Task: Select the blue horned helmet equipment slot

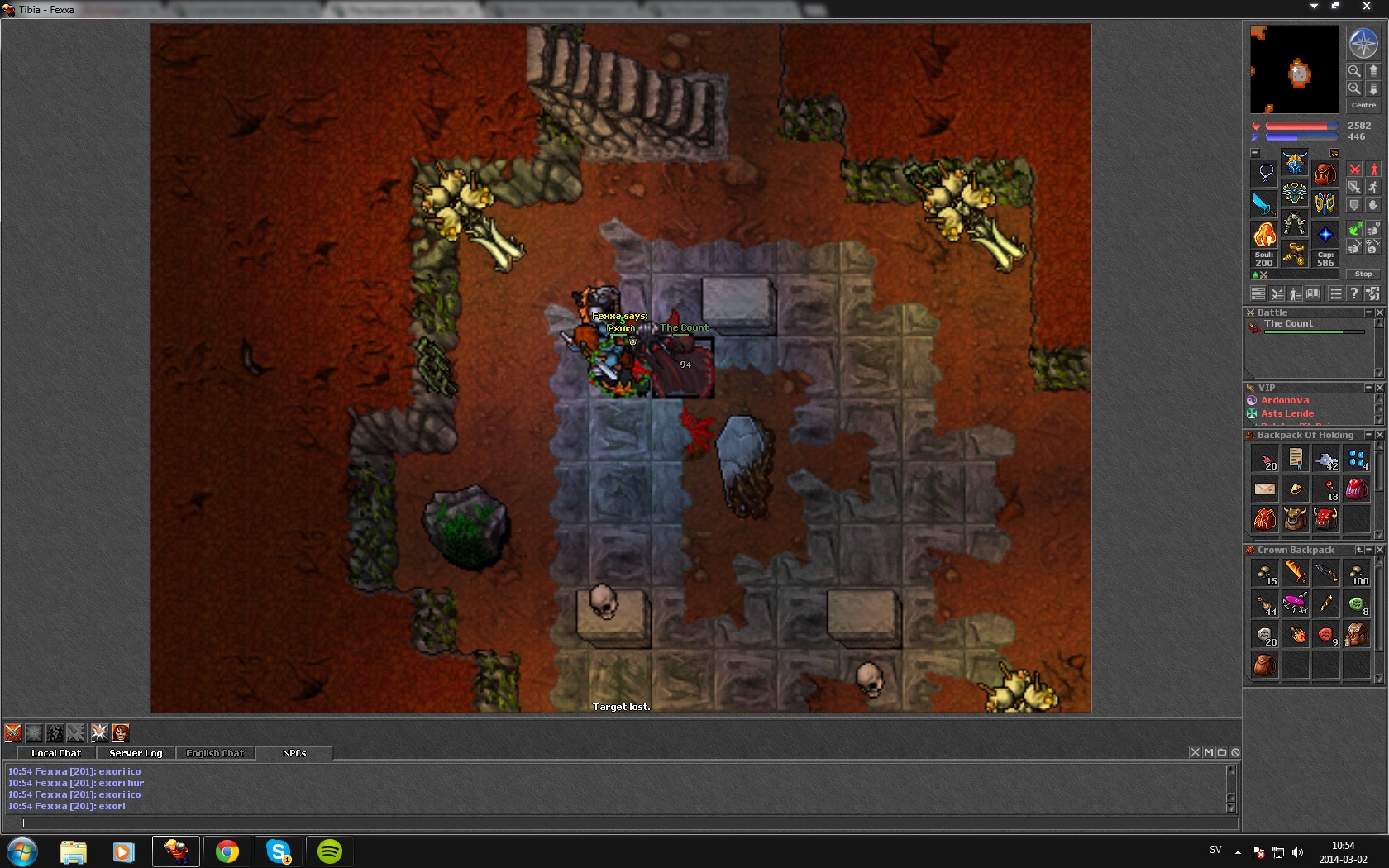Action: (1295, 162)
